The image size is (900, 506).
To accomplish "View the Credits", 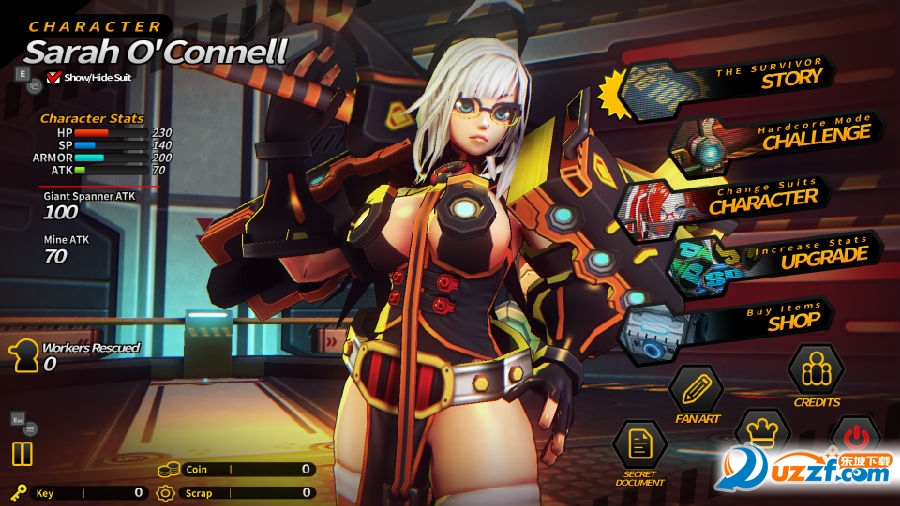I will (816, 371).
